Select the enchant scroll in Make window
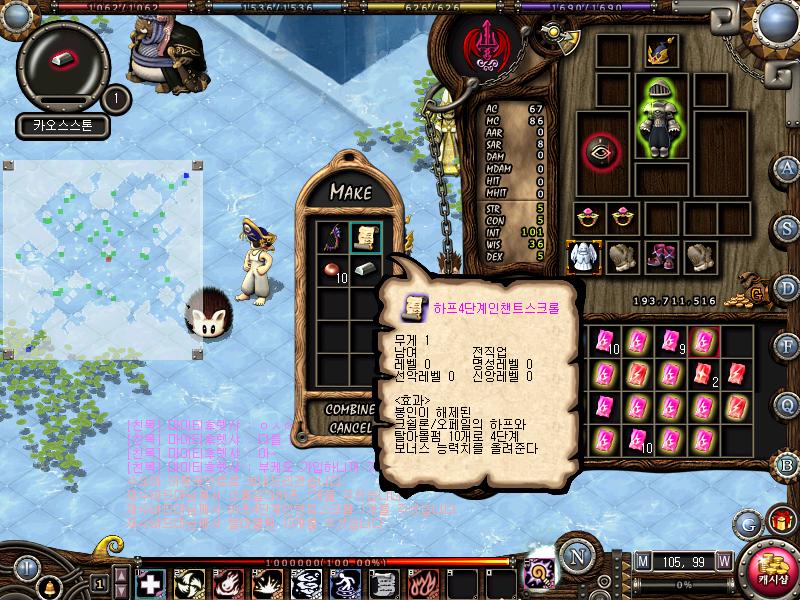The width and height of the screenshot is (800, 600). click(365, 238)
